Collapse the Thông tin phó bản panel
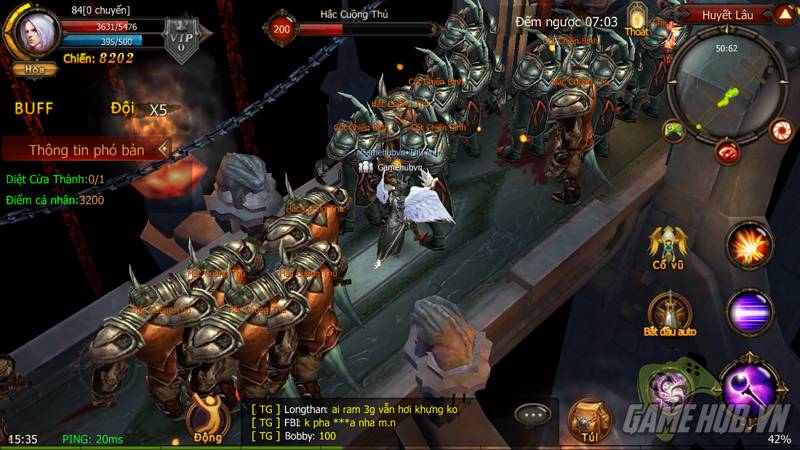Screen dimensions: 800x450 (164, 150)
